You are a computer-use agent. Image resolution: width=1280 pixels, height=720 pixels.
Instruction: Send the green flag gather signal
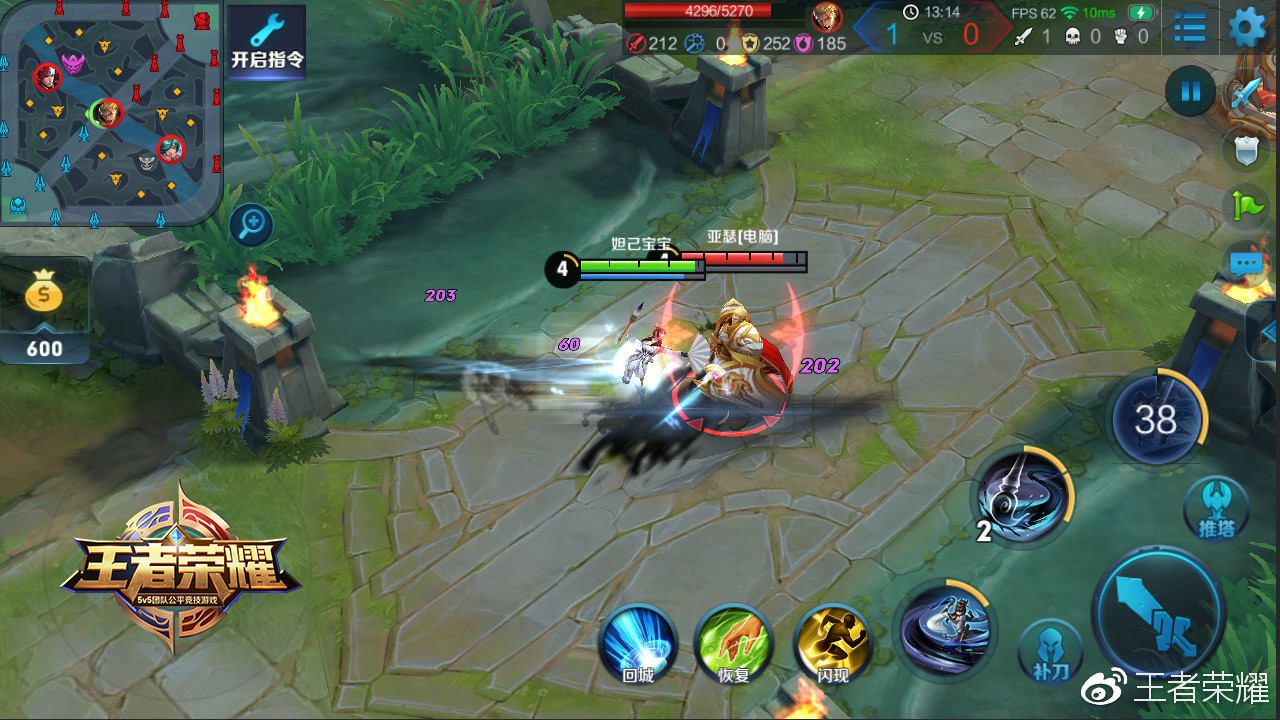pos(1248,205)
